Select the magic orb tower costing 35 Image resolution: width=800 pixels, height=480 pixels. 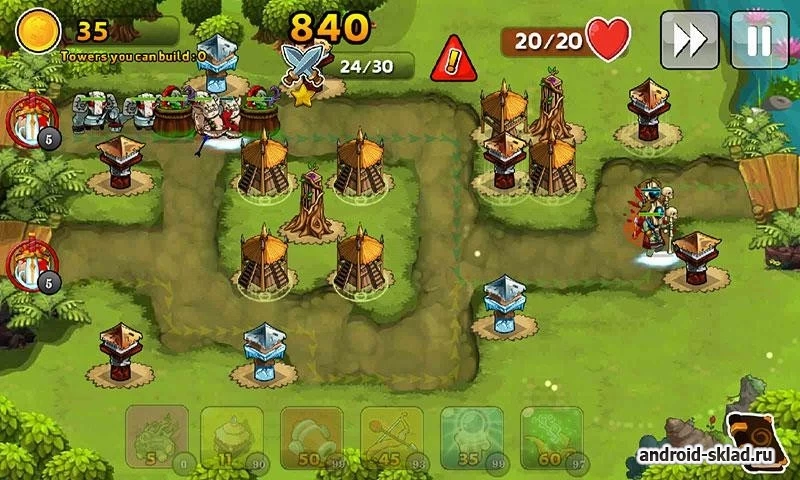point(471,437)
